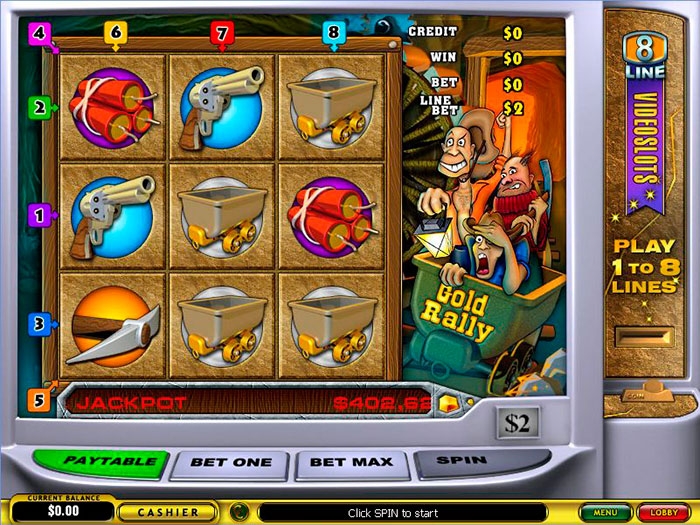
Task: Activate payline marker 8
Action: coord(334,33)
